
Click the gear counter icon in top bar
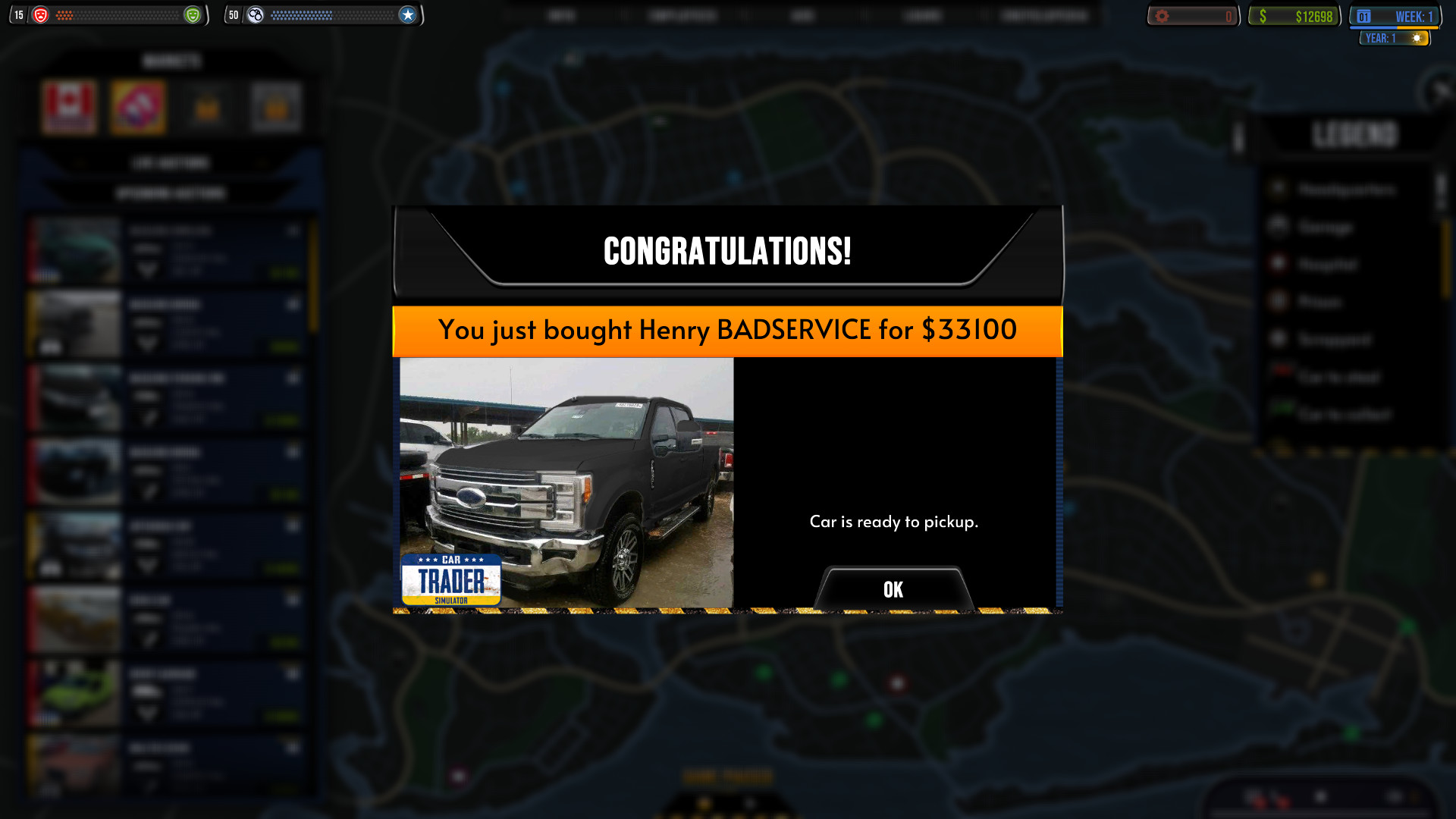pyautogui.click(x=1163, y=14)
